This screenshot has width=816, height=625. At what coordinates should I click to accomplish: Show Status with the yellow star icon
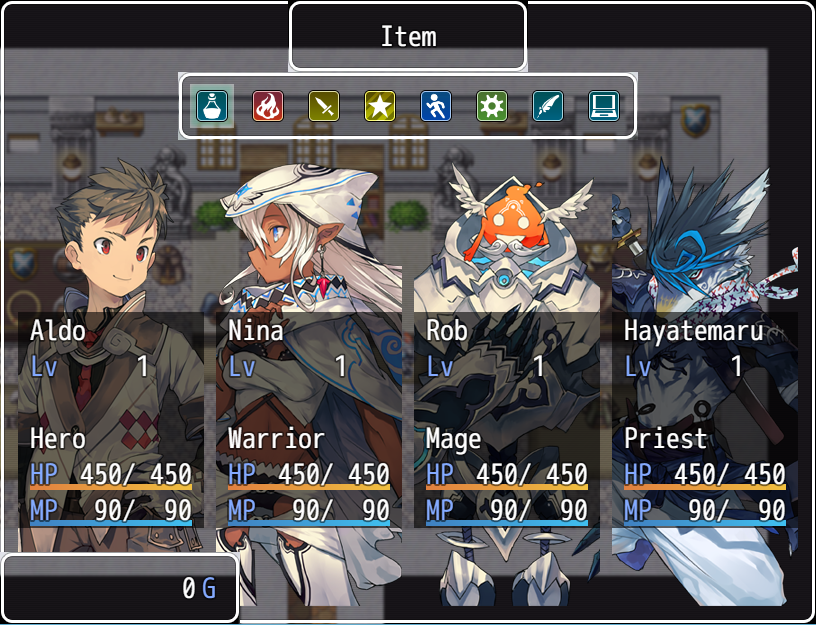click(x=380, y=105)
